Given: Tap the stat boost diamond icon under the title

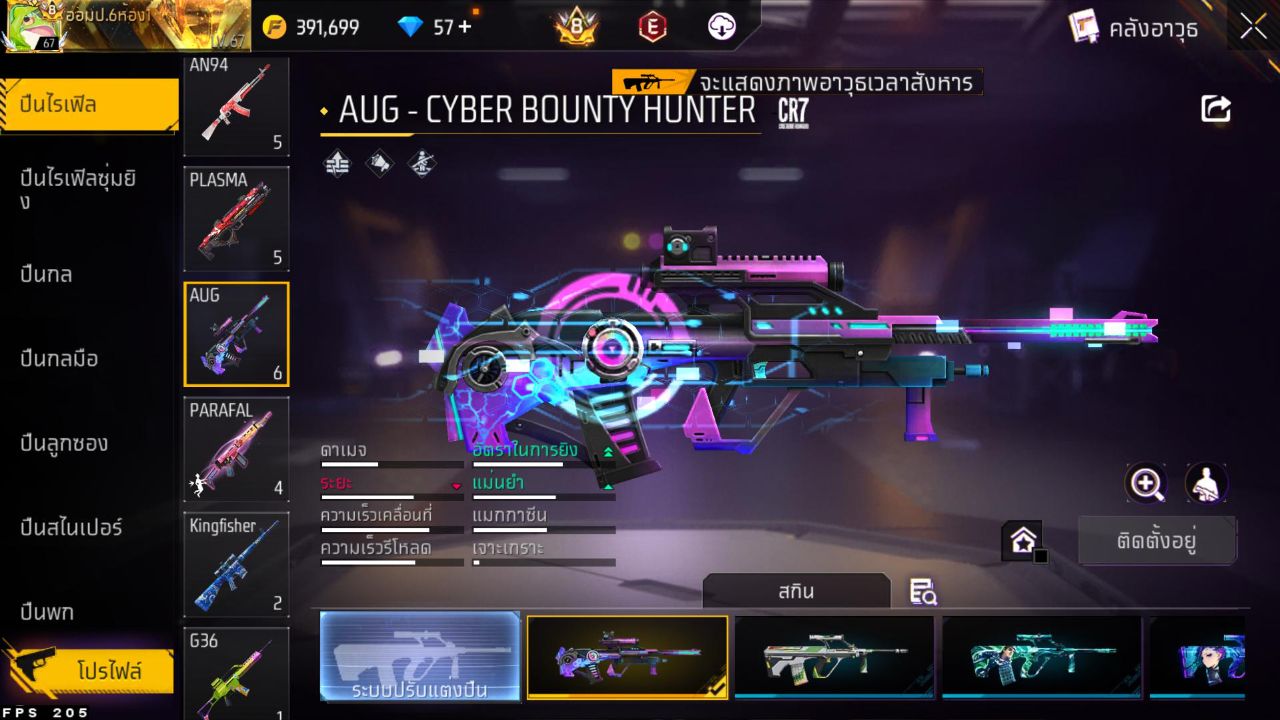Looking at the screenshot, I should pos(335,165).
